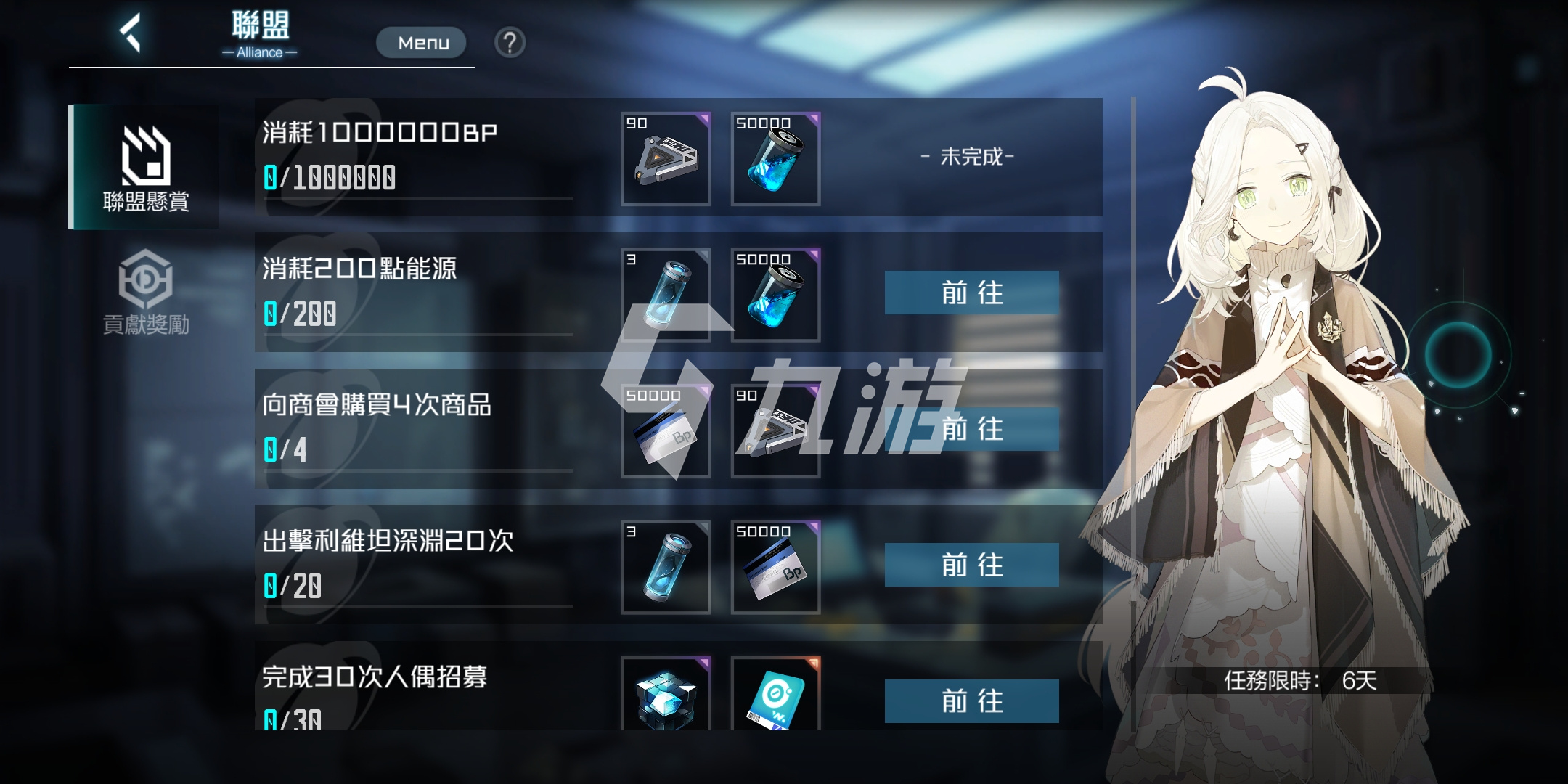Click the energy vial reward icon for 消耗200點能源
The width and height of the screenshot is (1568, 784).
click(x=665, y=295)
